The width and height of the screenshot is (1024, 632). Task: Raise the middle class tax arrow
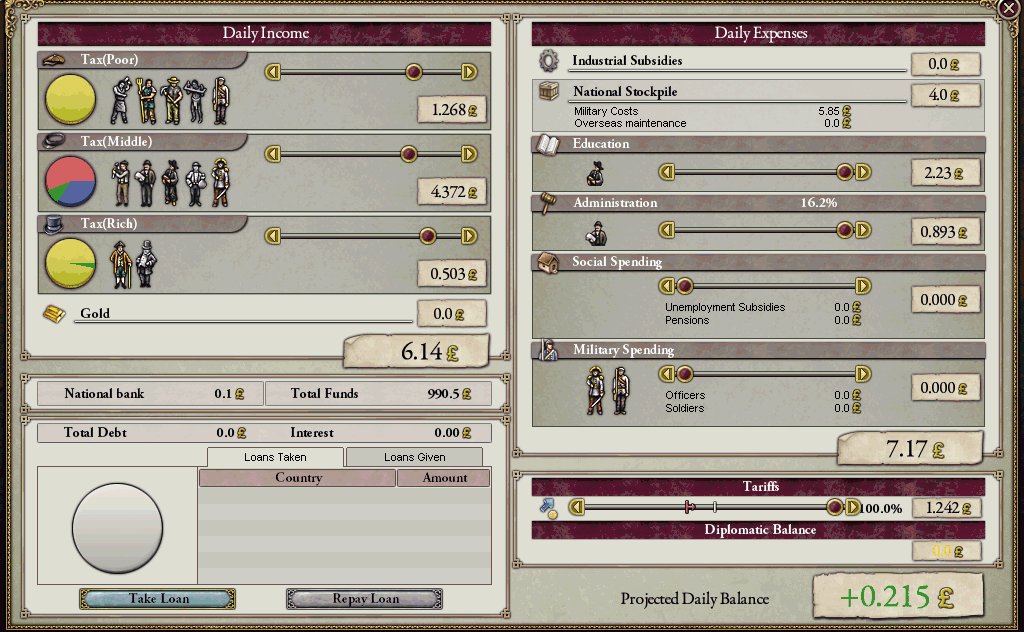[x=469, y=154]
